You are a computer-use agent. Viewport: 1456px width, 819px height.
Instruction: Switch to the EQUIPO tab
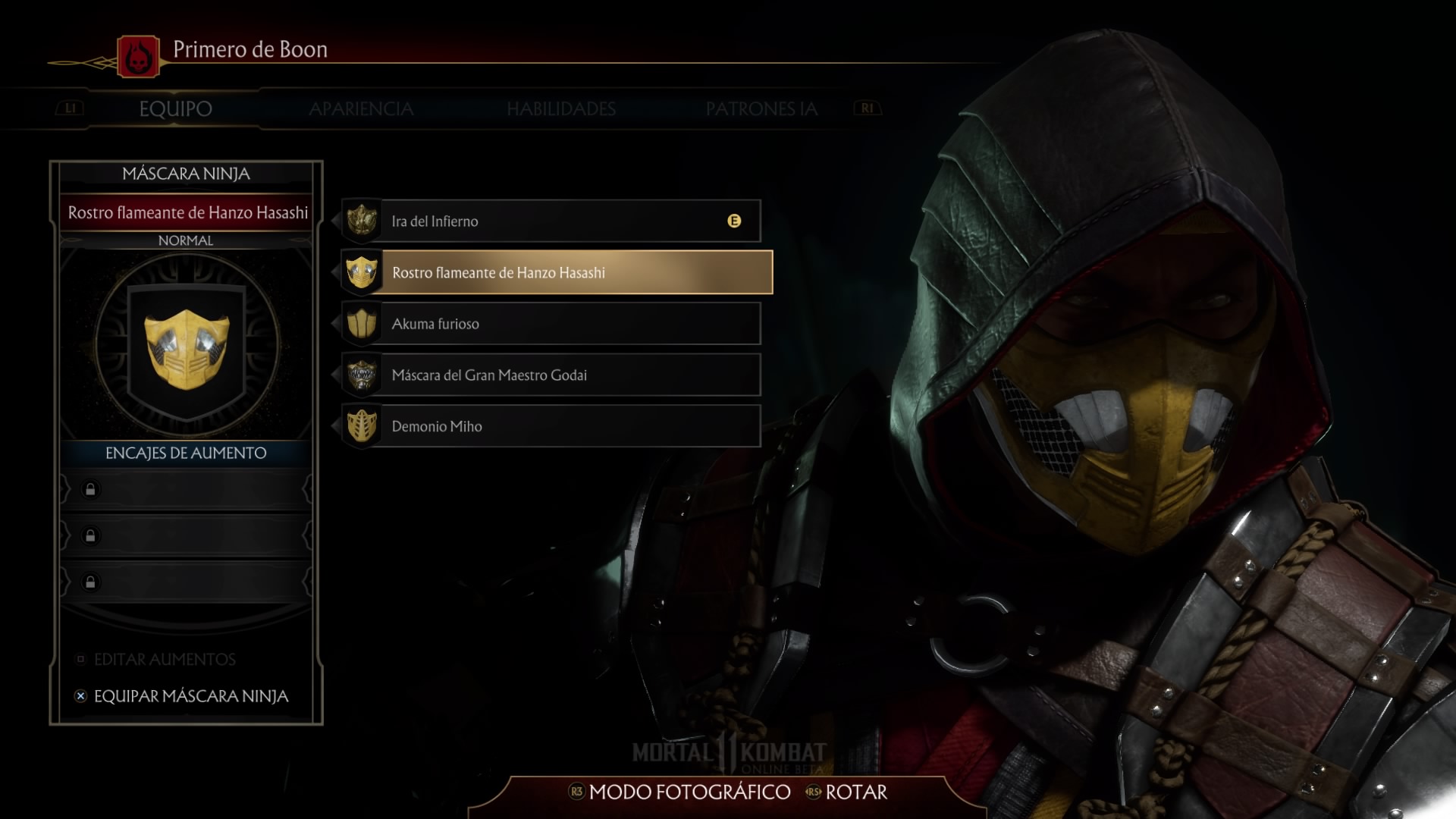pos(175,109)
